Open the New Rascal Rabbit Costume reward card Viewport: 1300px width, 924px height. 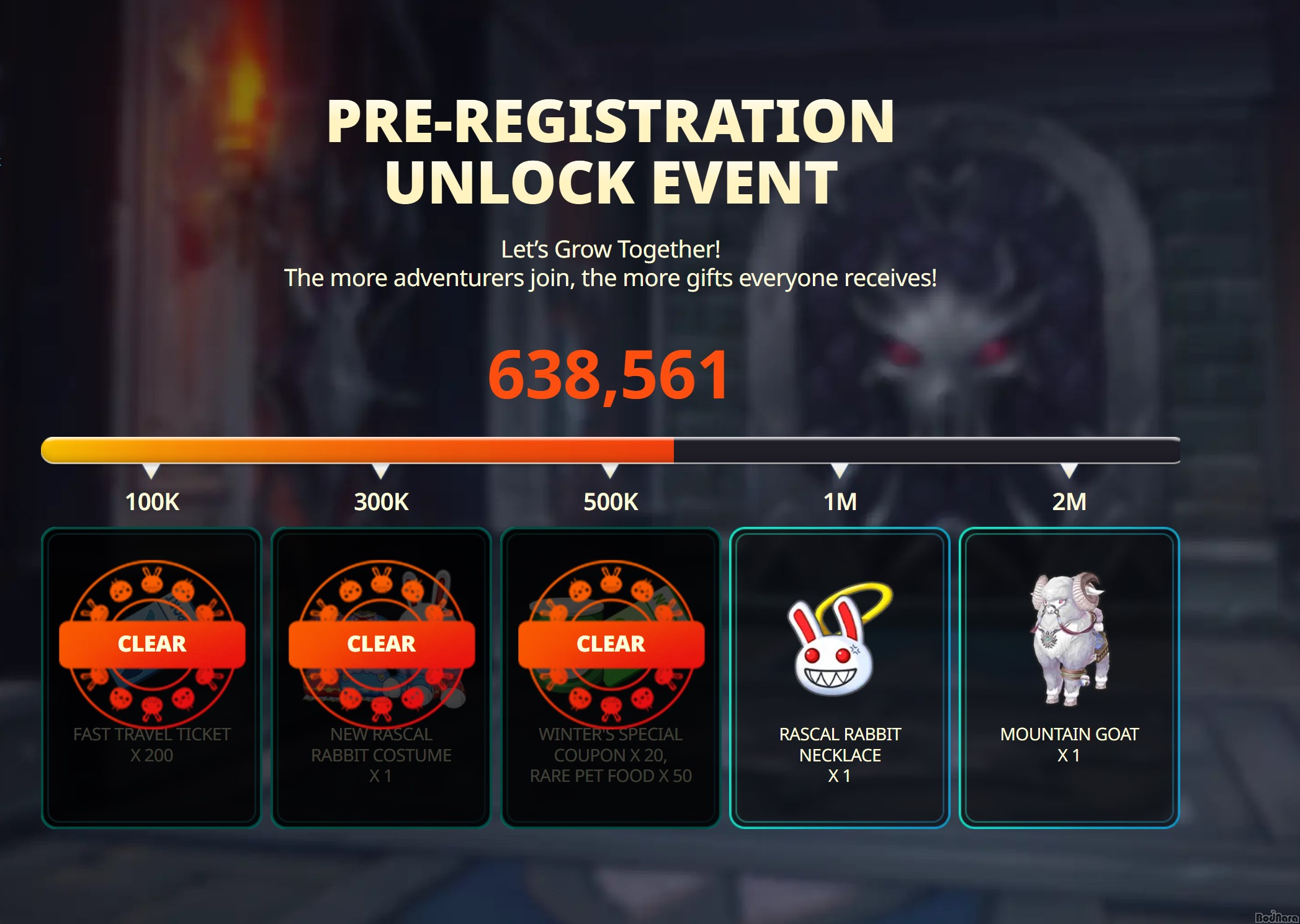[x=381, y=678]
